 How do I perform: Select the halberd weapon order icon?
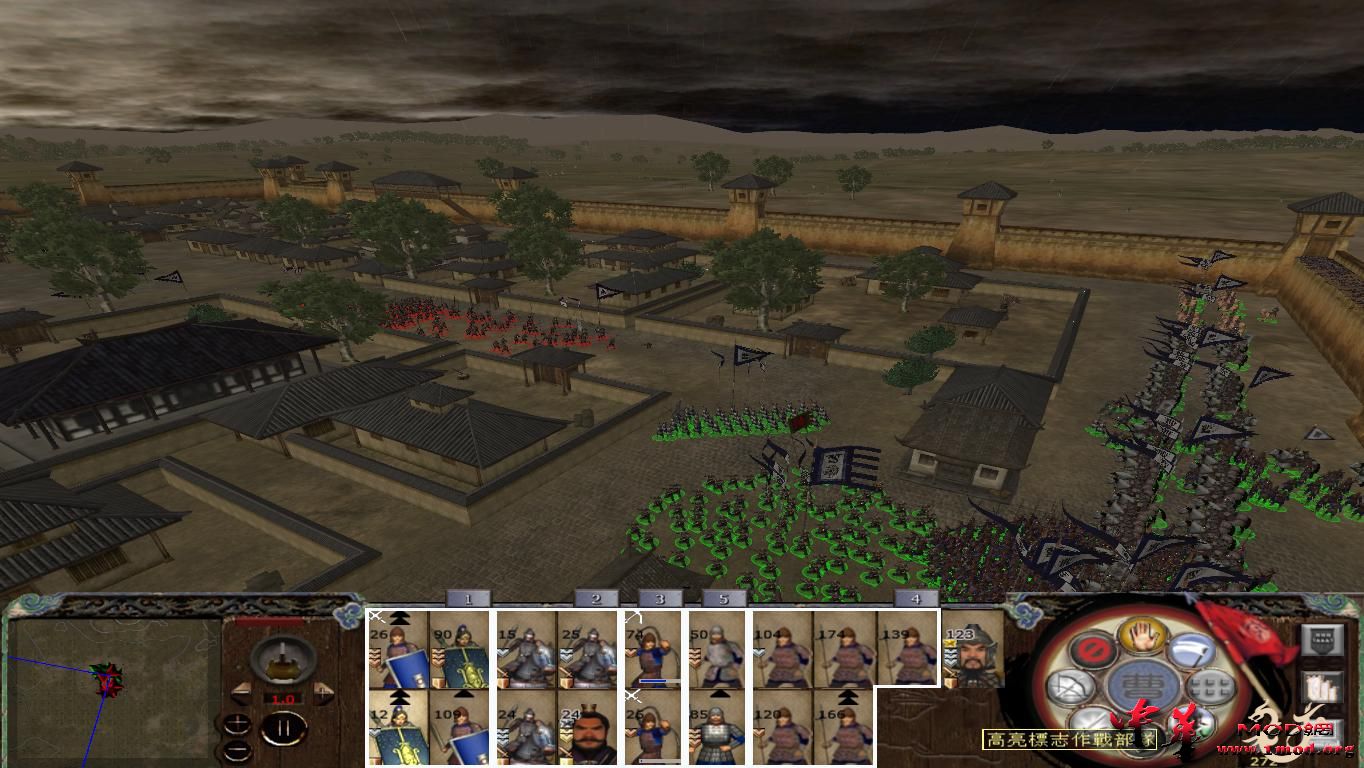coord(1193,650)
